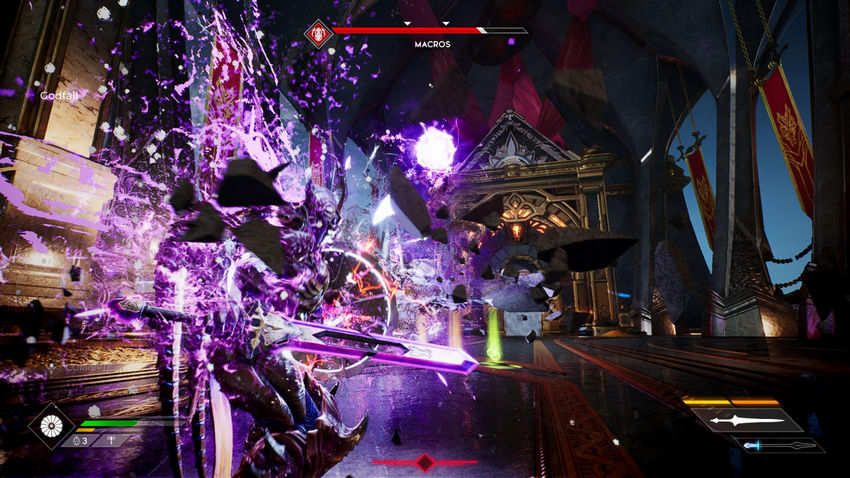Click the Macros boss emblem icon
This screenshot has height=478, width=850.
pos(319,33)
